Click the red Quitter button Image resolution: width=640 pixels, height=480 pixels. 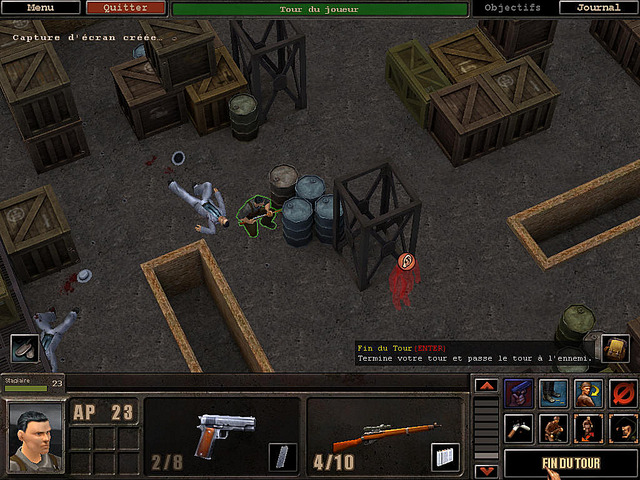coord(125,8)
